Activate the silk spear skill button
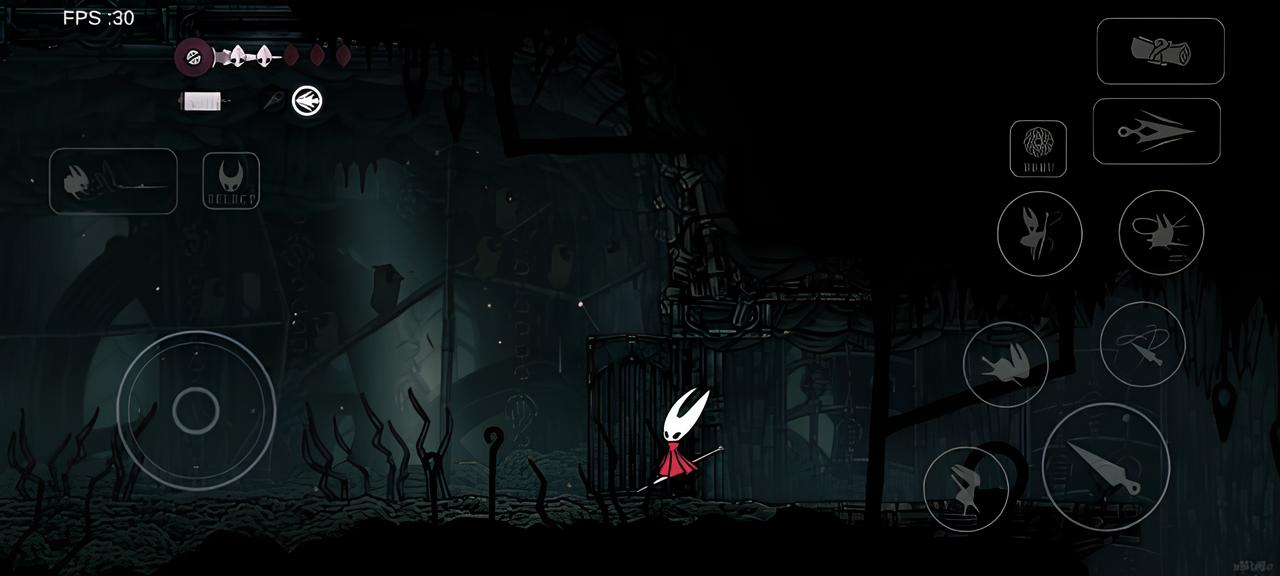Screen dimensions: 1280x576 pos(1156,131)
